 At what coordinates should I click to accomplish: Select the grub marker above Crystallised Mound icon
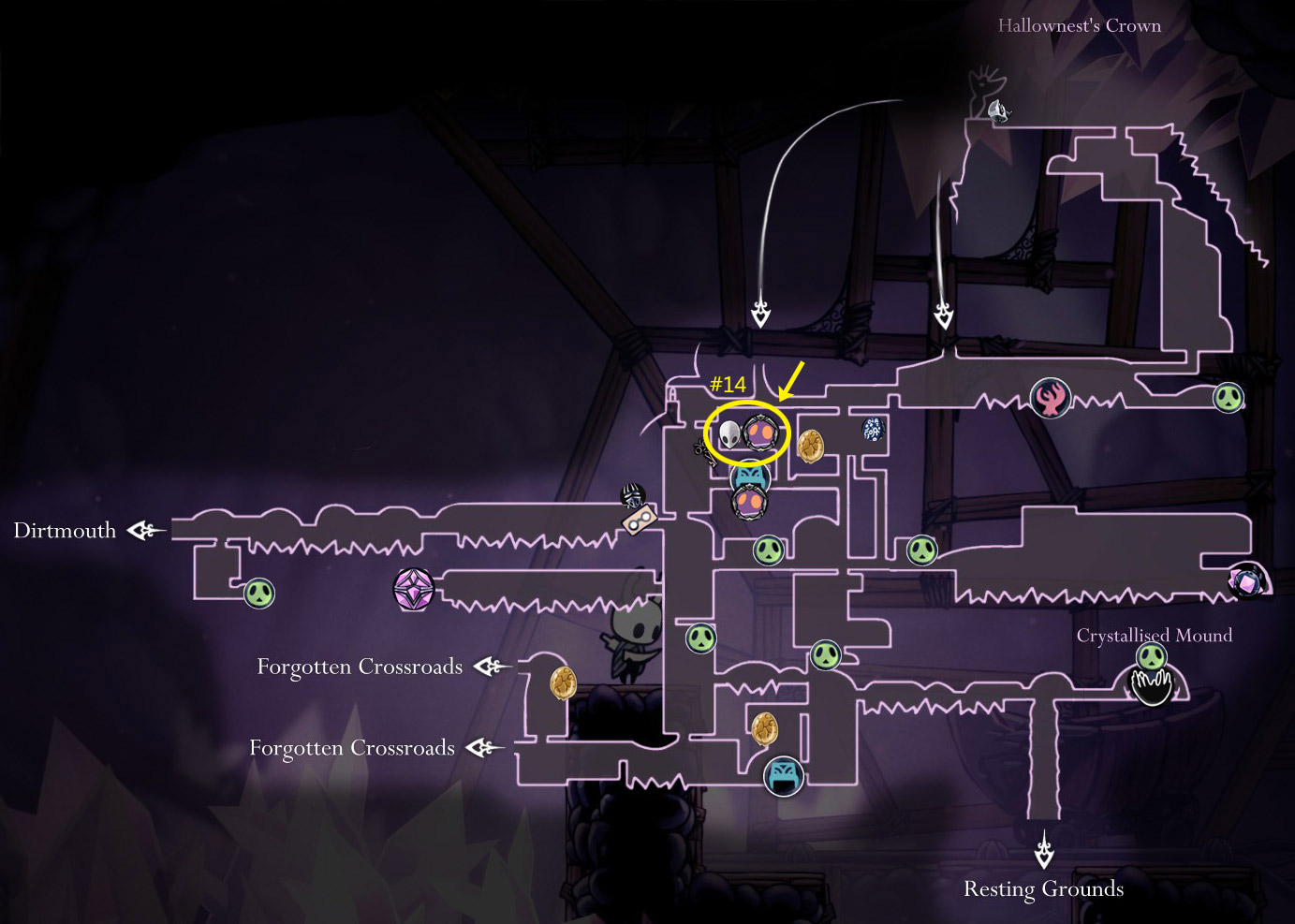click(x=1152, y=656)
